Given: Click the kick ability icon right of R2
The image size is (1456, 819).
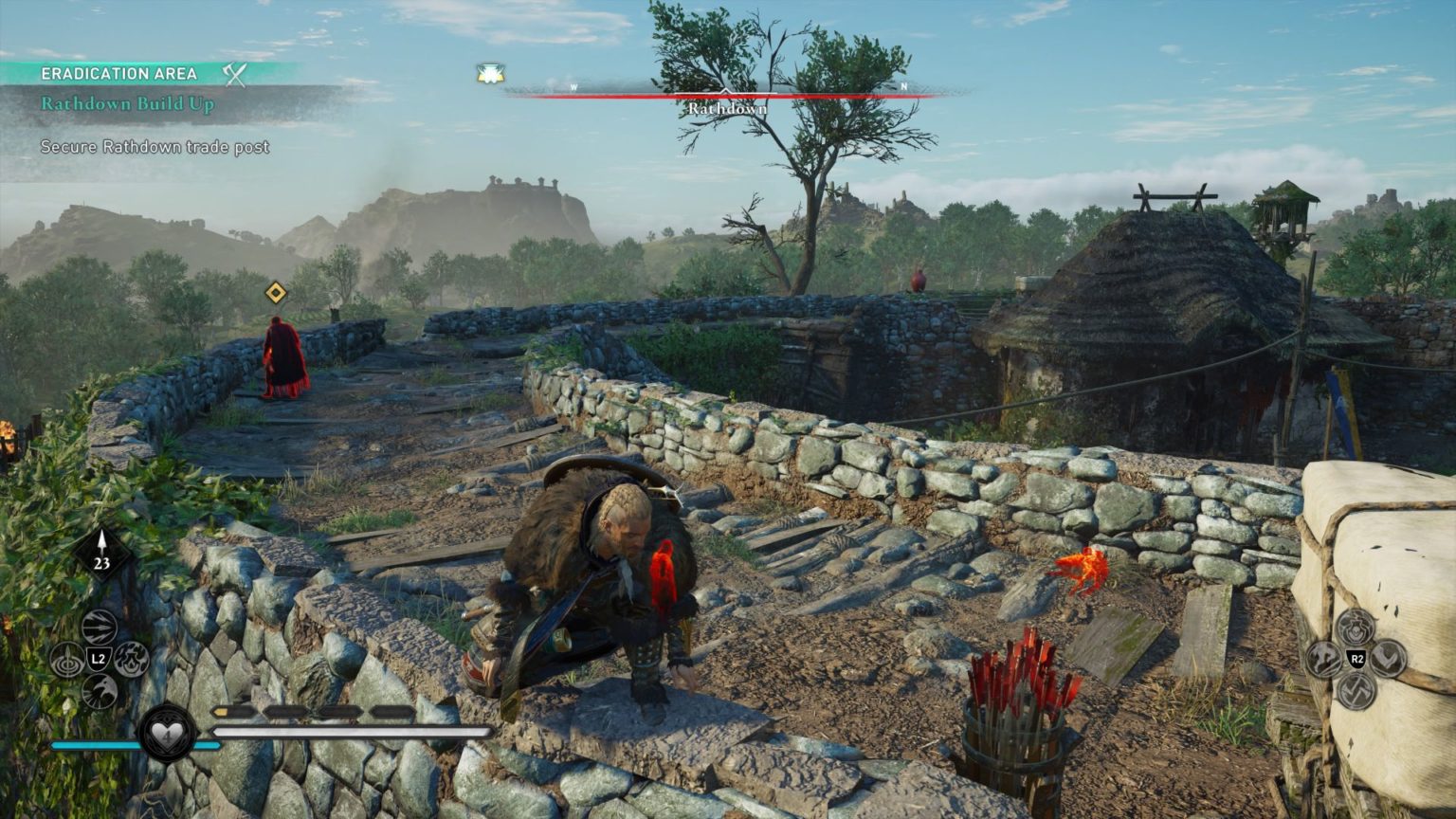Looking at the screenshot, I should pos(1387,658).
